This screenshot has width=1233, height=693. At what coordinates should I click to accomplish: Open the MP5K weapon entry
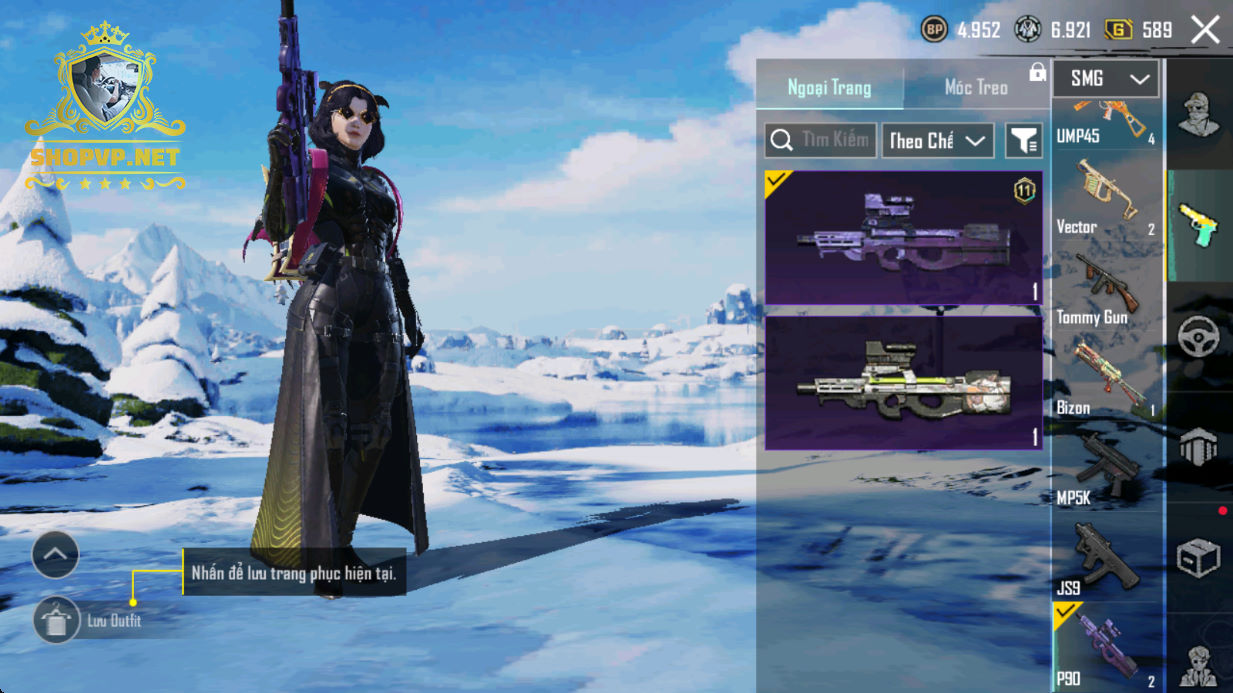pos(1107,470)
